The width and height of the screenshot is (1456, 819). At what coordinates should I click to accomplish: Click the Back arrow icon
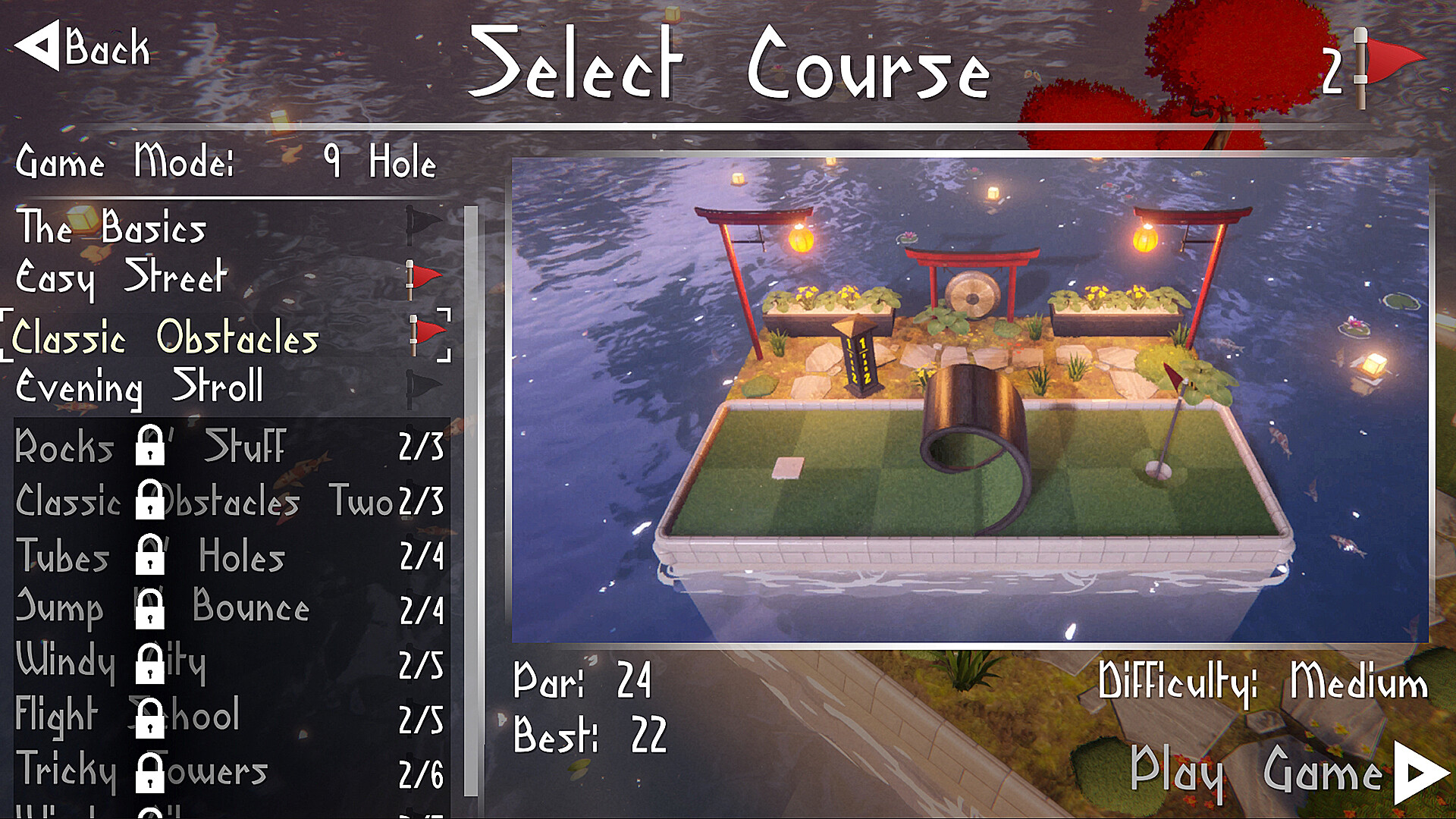pyautogui.click(x=39, y=47)
